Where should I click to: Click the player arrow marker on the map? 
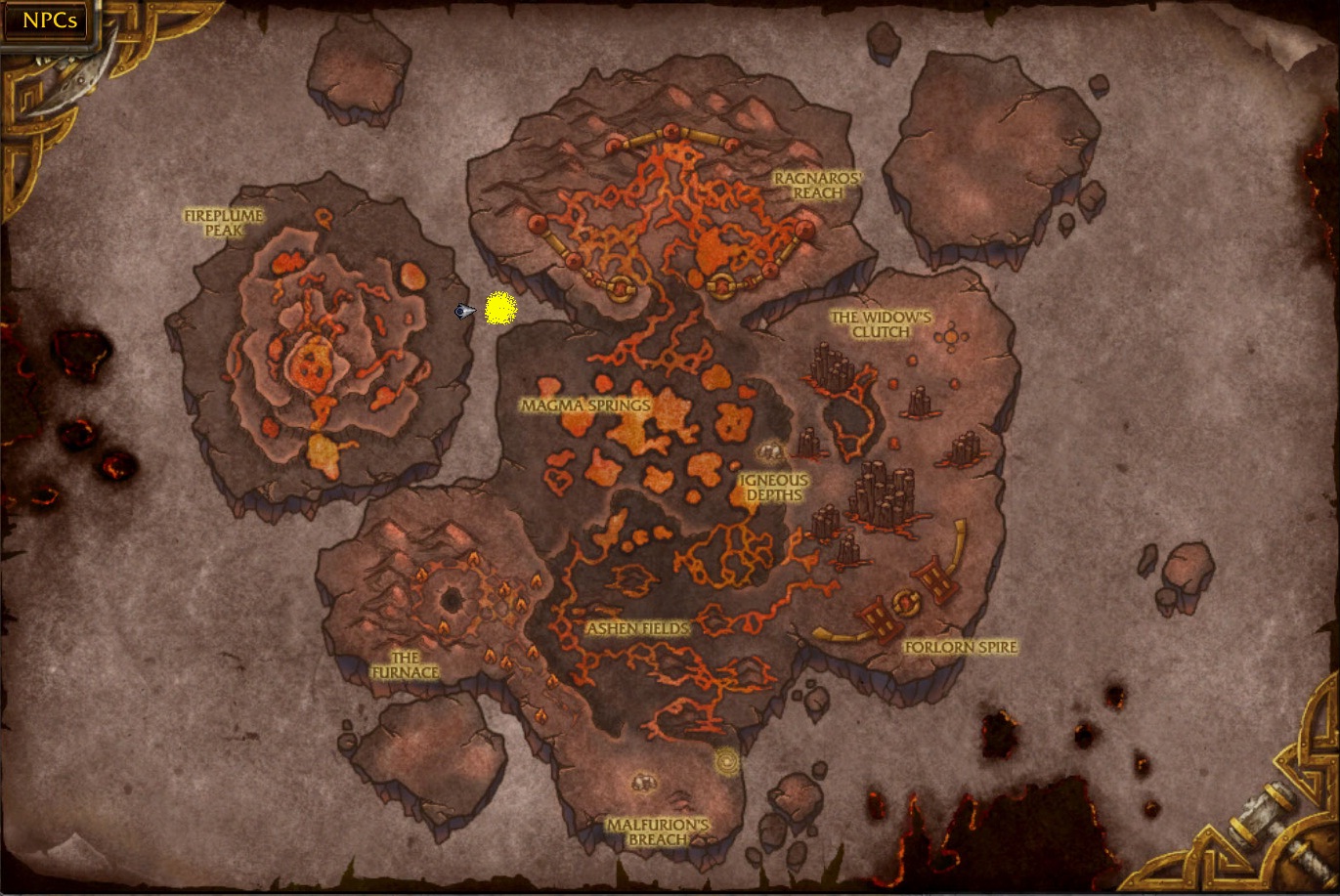[x=463, y=309]
